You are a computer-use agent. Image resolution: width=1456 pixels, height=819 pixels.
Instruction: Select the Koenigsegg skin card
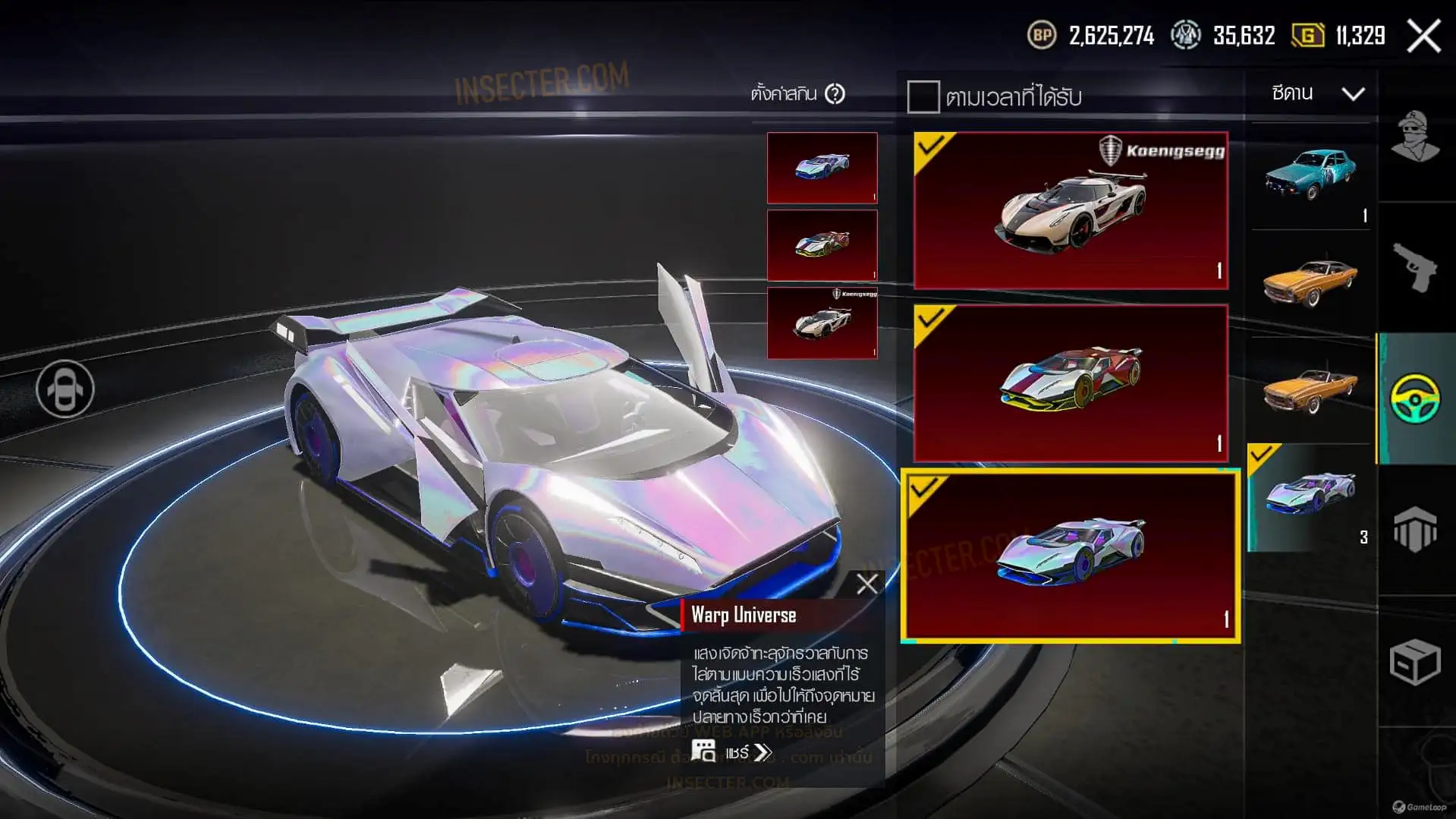[x=1071, y=210]
